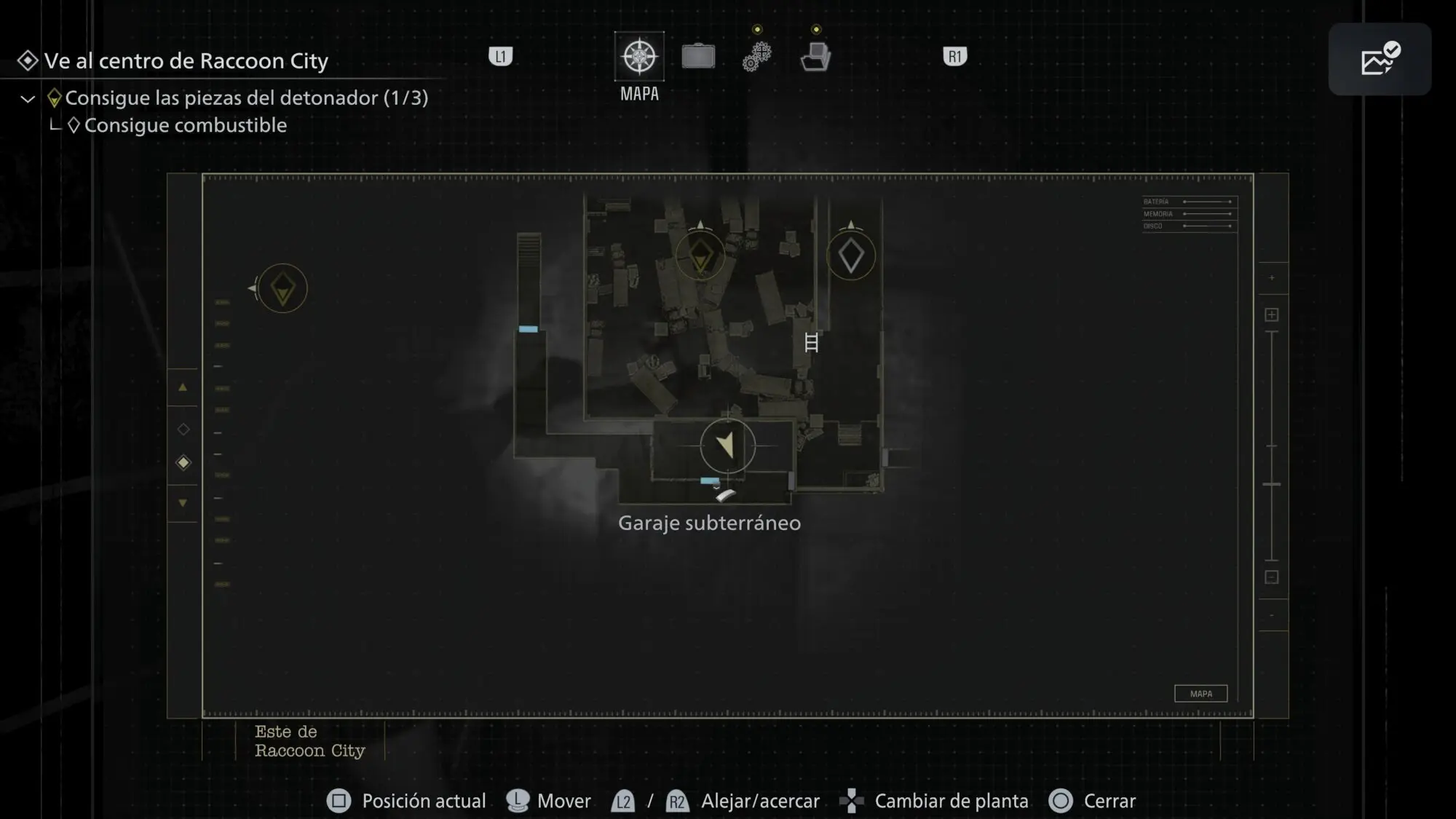Image resolution: width=1456 pixels, height=819 pixels.
Task: Select the filled diamond current floor indicator
Action: (183, 463)
